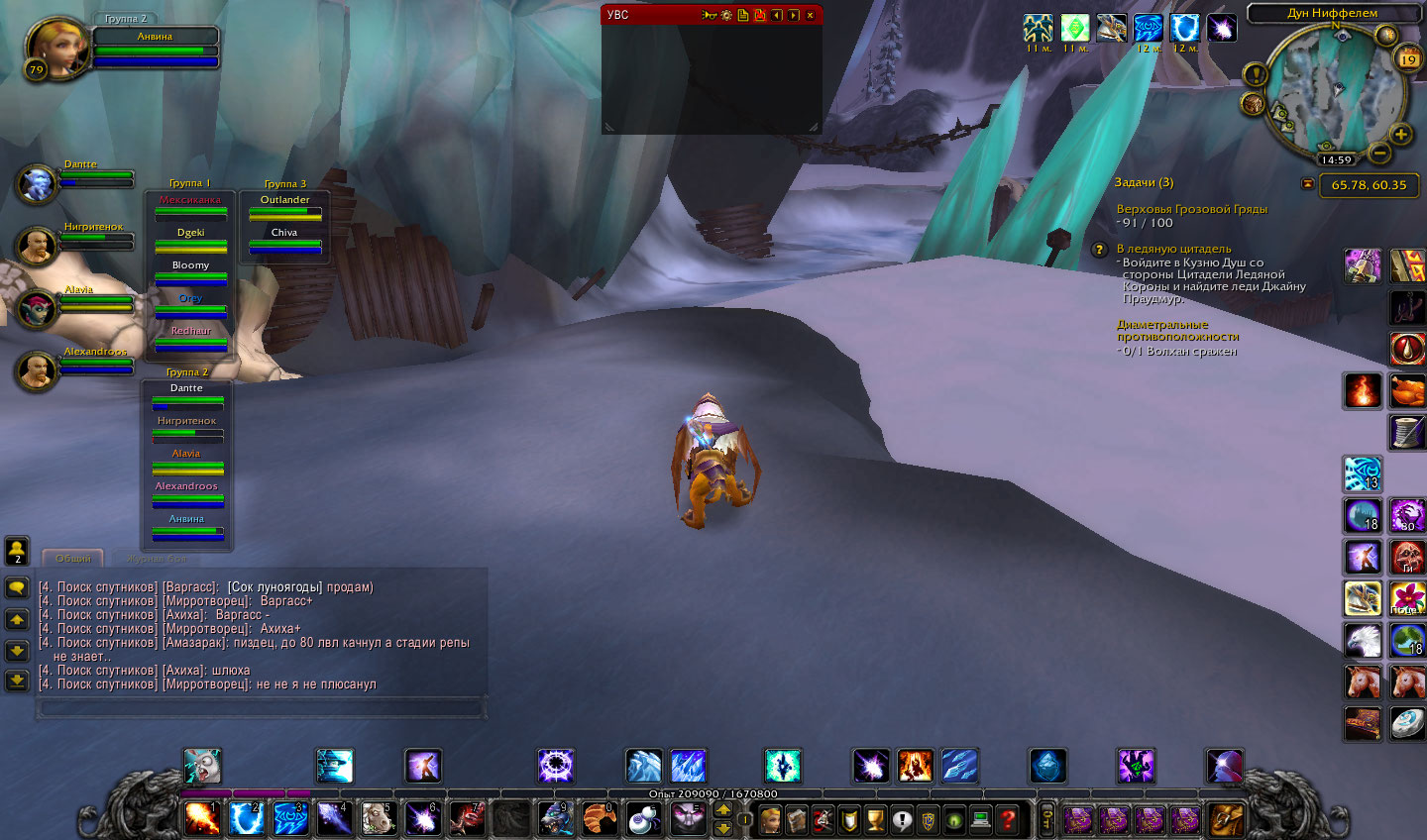This screenshot has width=1427, height=840.
Task: Close the УВС window
Action: tap(810, 15)
